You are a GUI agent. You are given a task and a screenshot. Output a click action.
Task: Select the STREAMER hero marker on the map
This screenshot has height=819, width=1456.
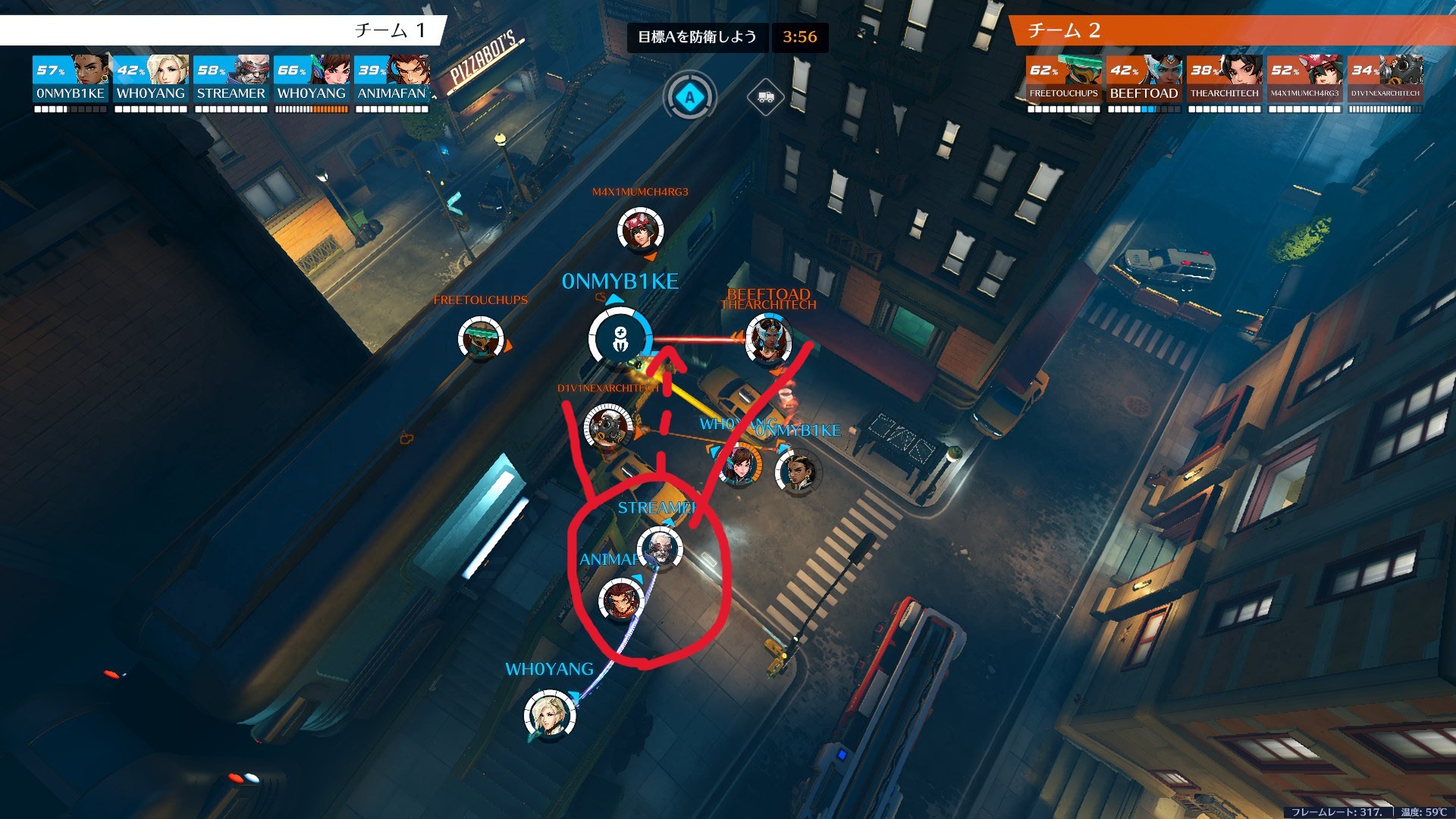(659, 548)
